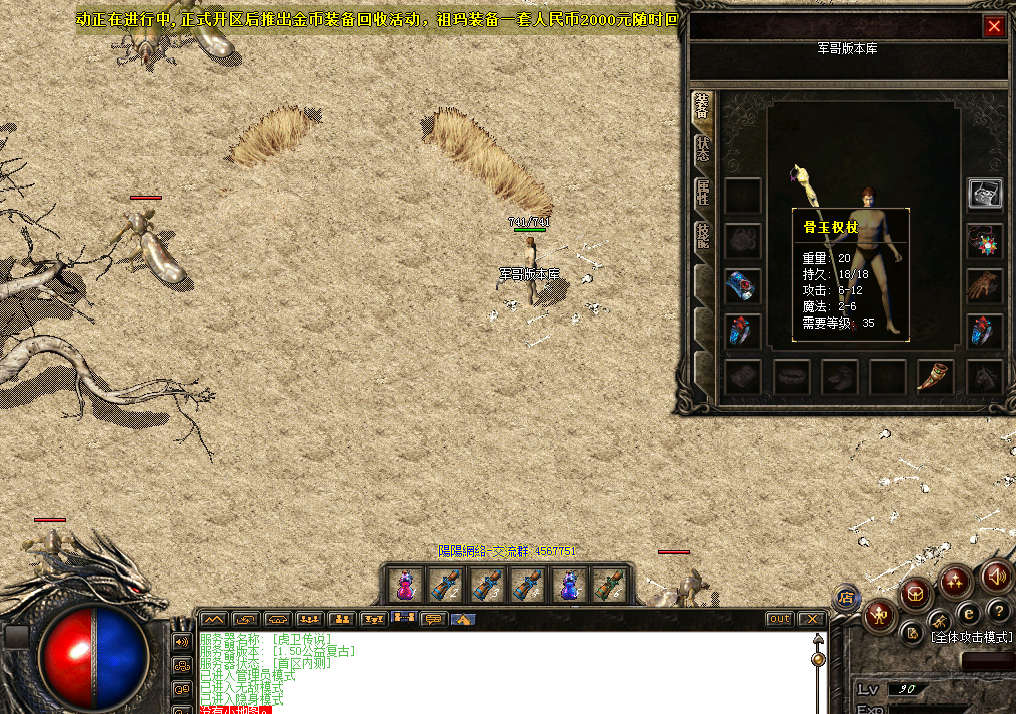Click the treasure chest icon in equipment panel
The width and height of the screenshot is (1016, 714).
pos(985,194)
